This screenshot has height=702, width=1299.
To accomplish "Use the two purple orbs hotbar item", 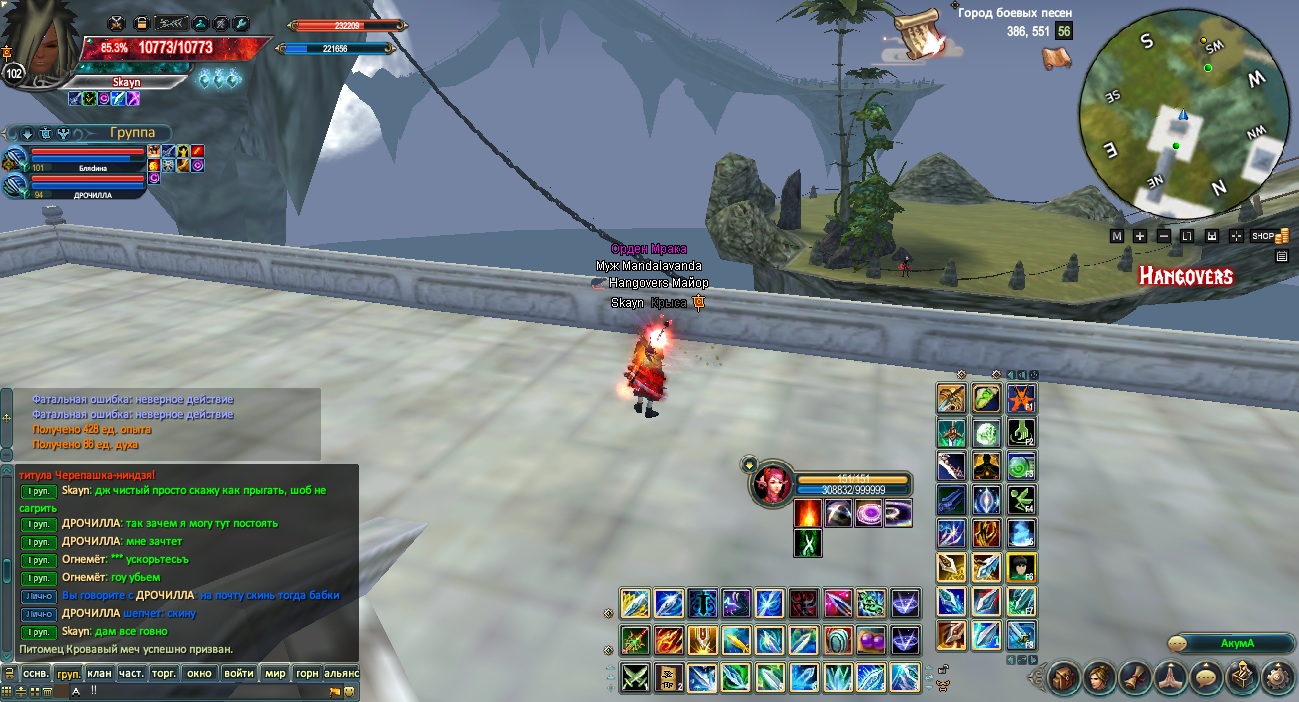I will pyautogui.click(x=871, y=640).
